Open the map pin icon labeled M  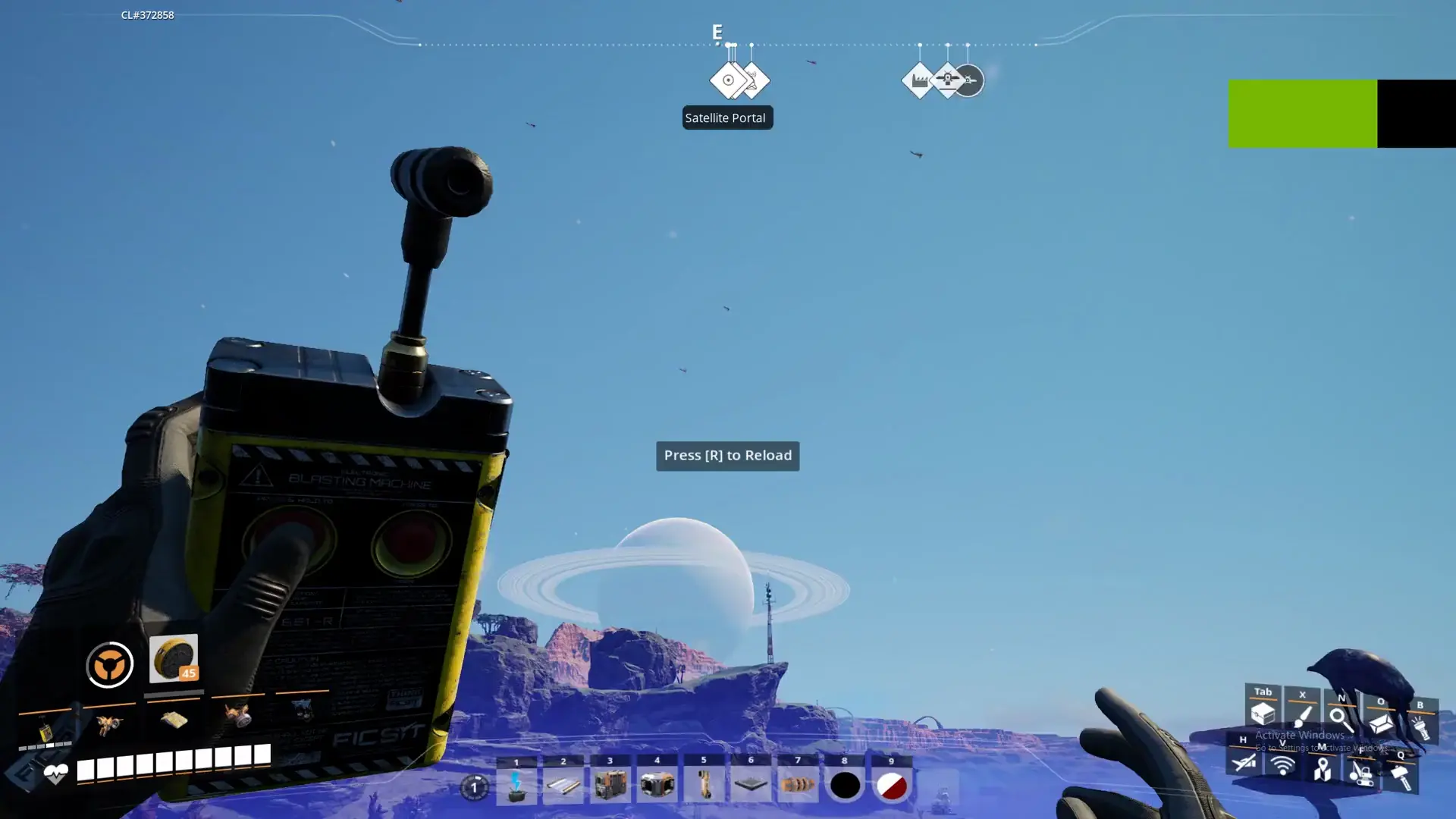click(x=1321, y=768)
